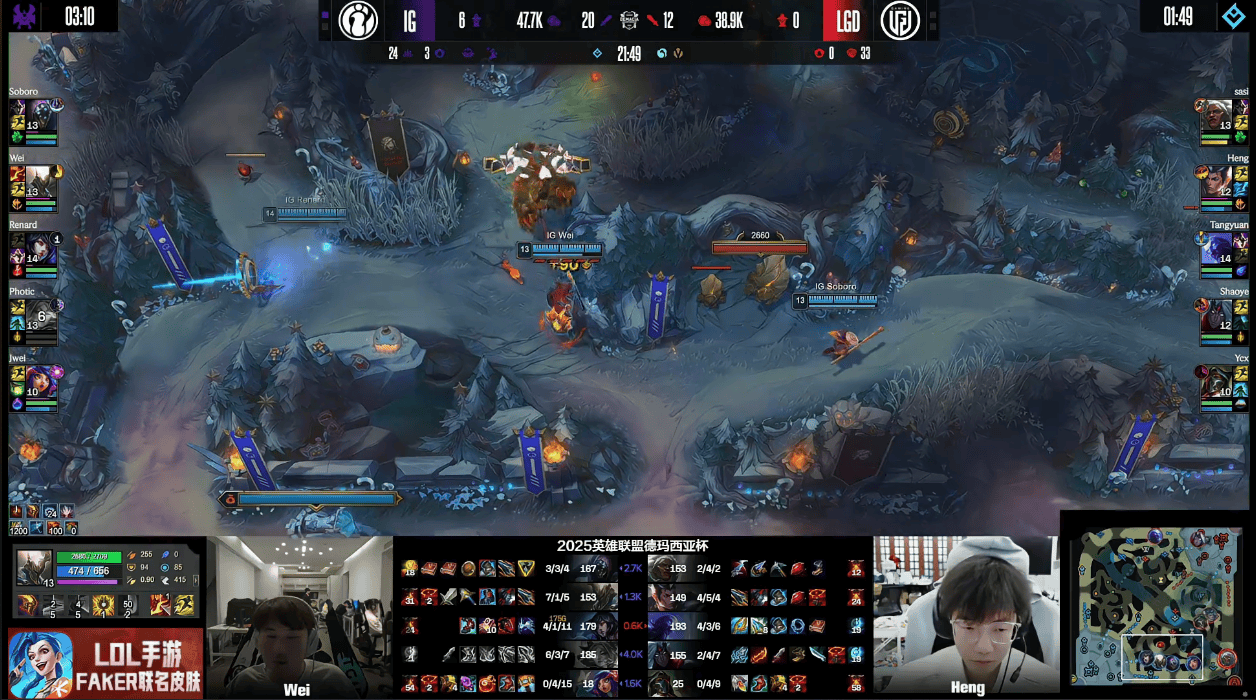Click the minimap
The height and width of the screenshot is (700, 1256).
[x=1156, y=607]
